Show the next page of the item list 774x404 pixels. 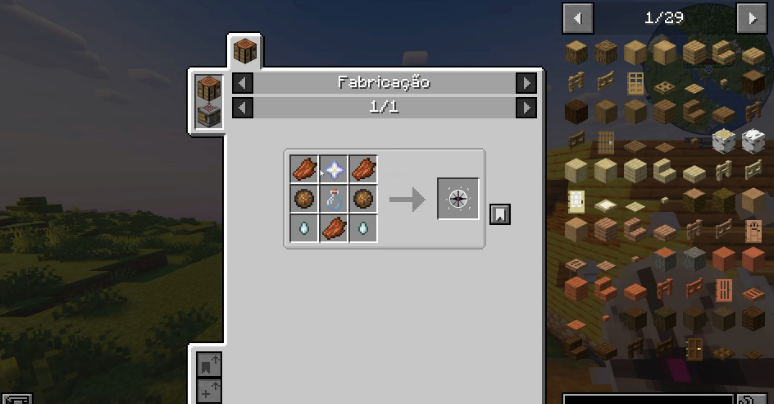pyautogui.click(x=750, y=17)
